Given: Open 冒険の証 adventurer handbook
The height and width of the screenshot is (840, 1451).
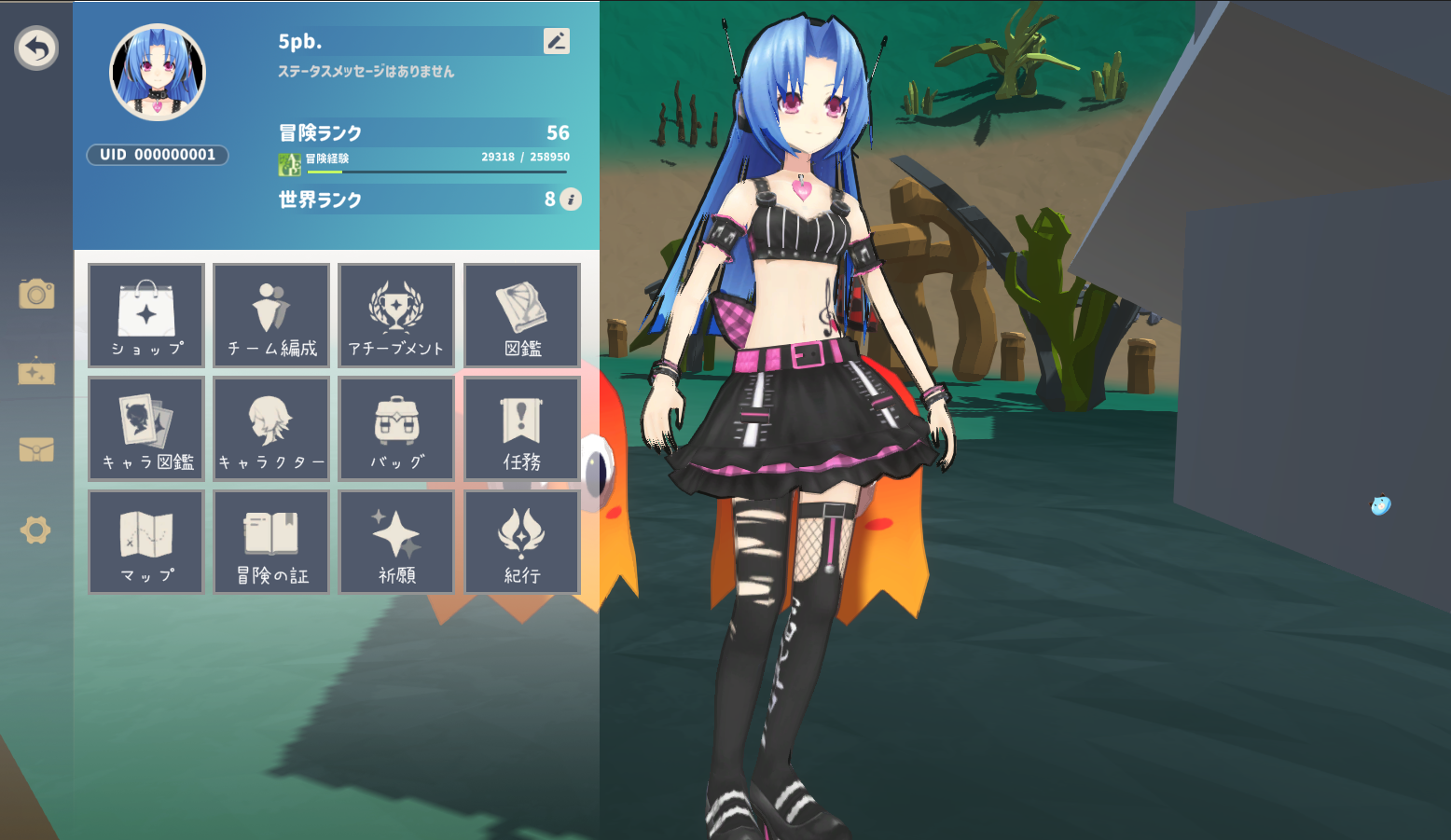Looking at the screenshot, I should pyautogui.click(x=271, y=543).
